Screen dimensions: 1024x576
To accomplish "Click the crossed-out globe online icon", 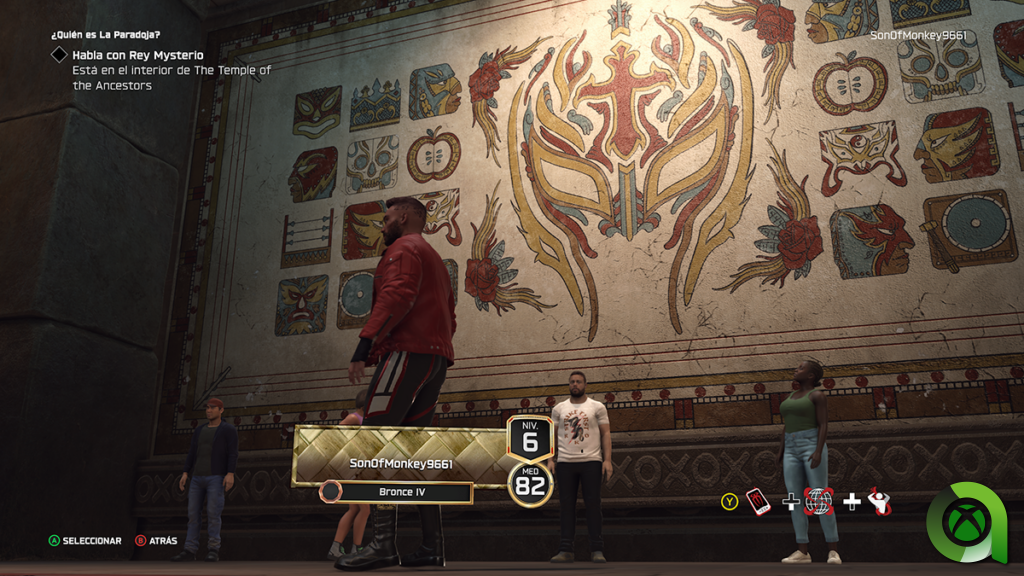I will pyautogui.click(x=819, y=501).
